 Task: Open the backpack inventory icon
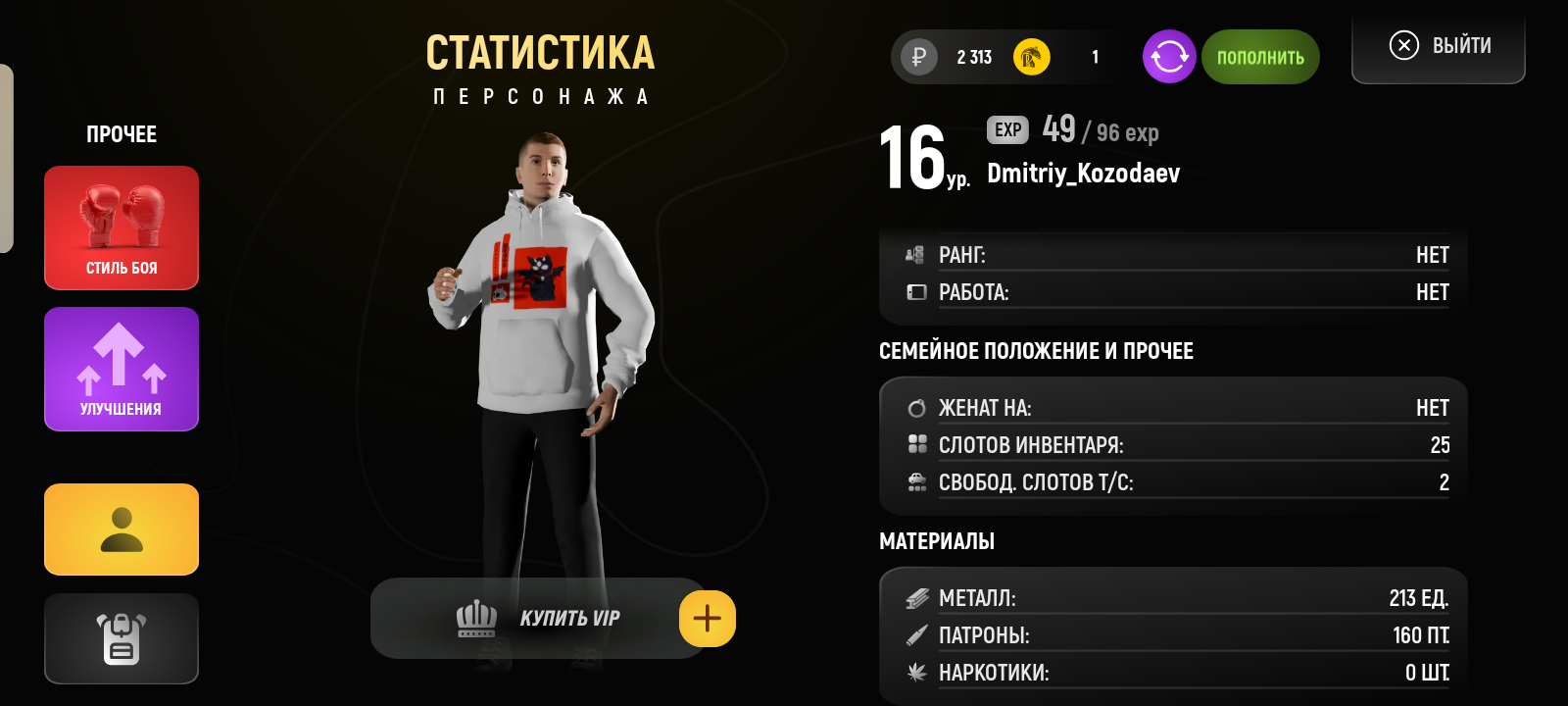pyautogui.click(x=121, y=638)
